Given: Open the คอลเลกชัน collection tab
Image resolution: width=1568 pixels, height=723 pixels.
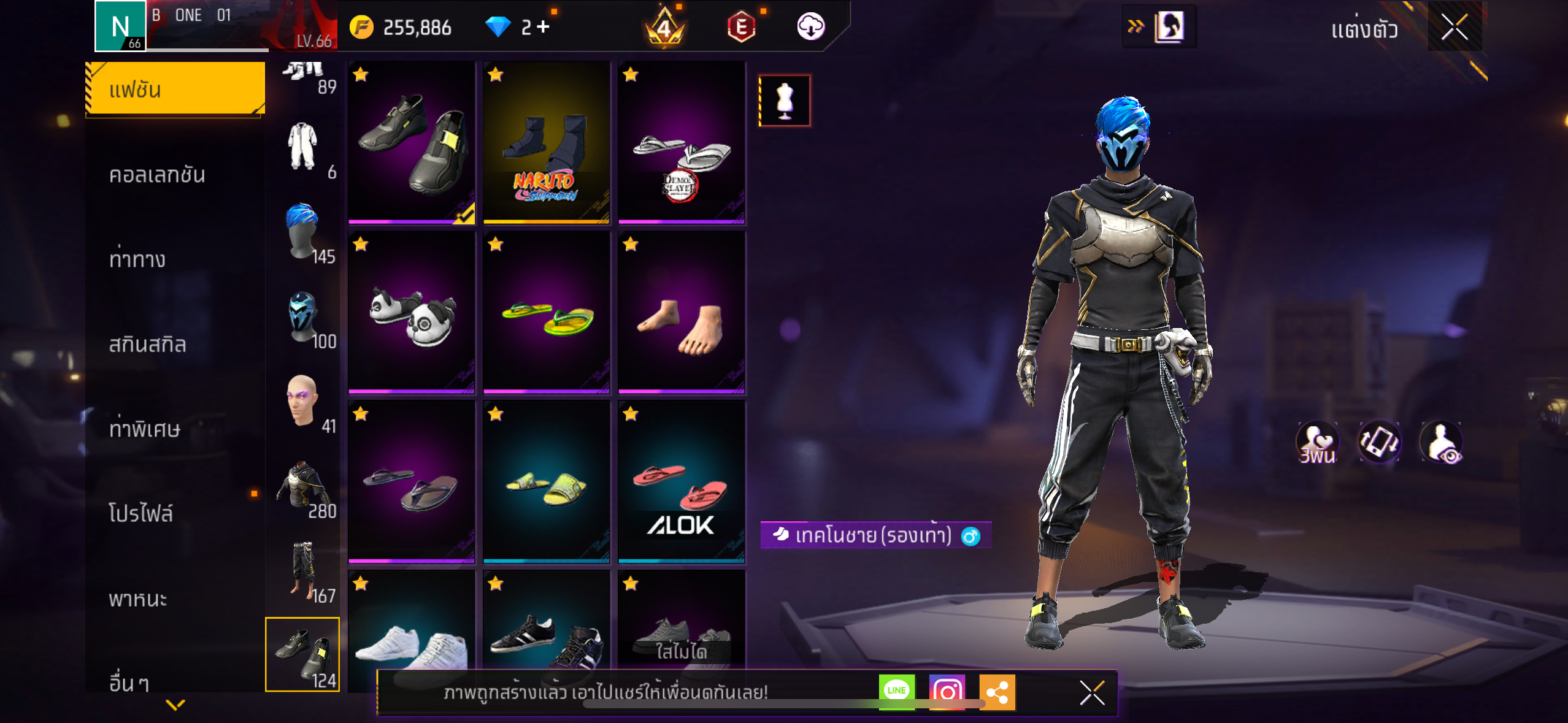Looking at the screenshot, I should tap(157, 175).
